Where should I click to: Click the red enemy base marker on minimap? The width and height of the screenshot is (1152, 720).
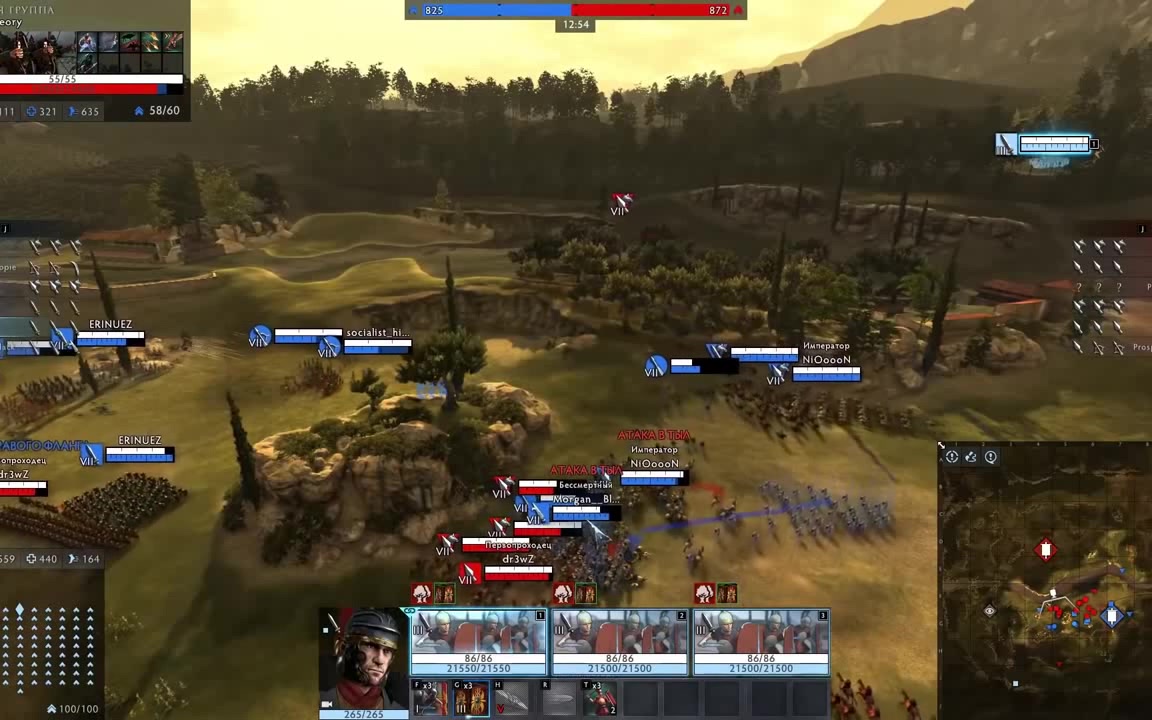click(1046, 550)
